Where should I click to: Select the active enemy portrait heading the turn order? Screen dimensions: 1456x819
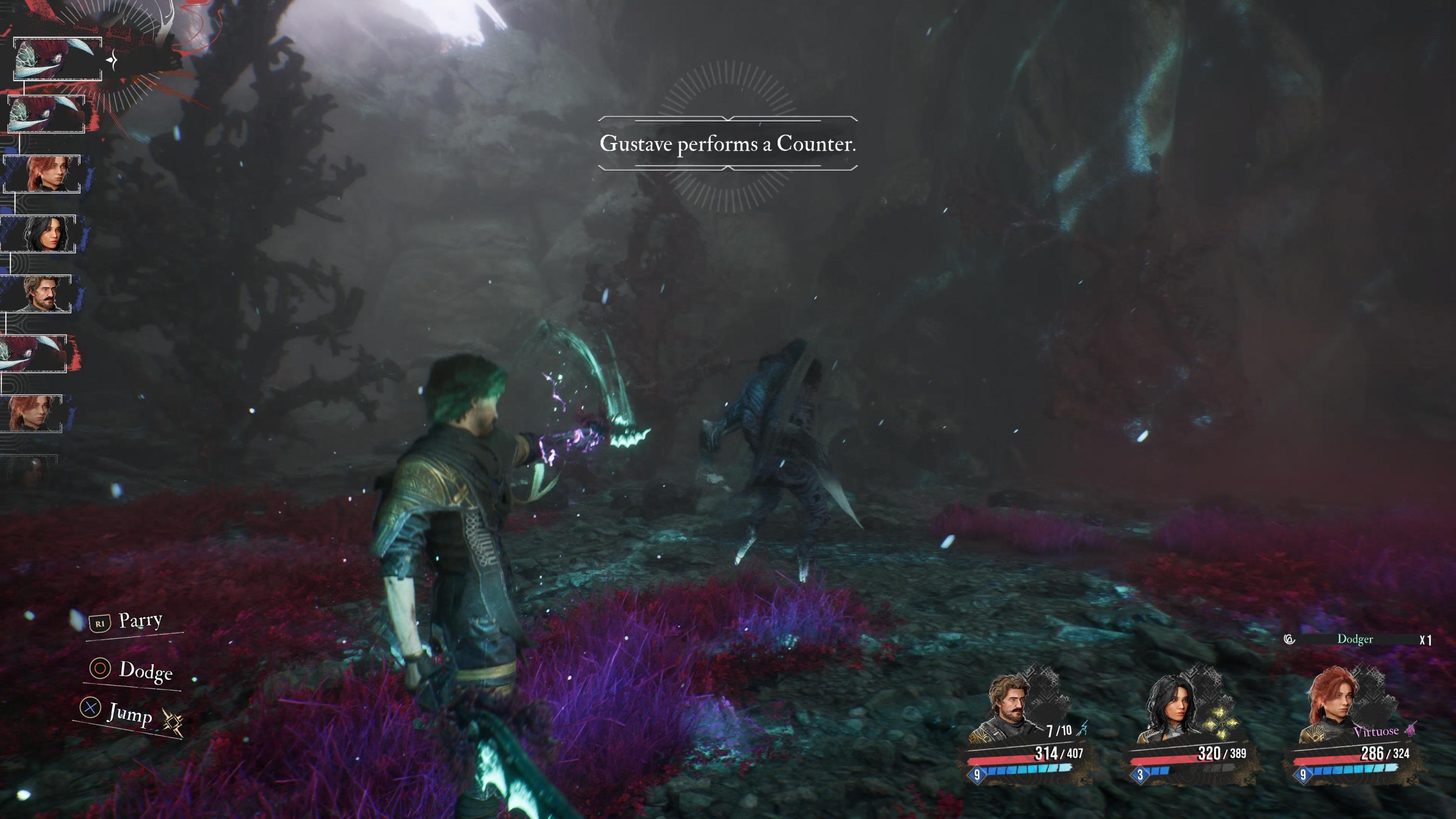click(57, 59)
